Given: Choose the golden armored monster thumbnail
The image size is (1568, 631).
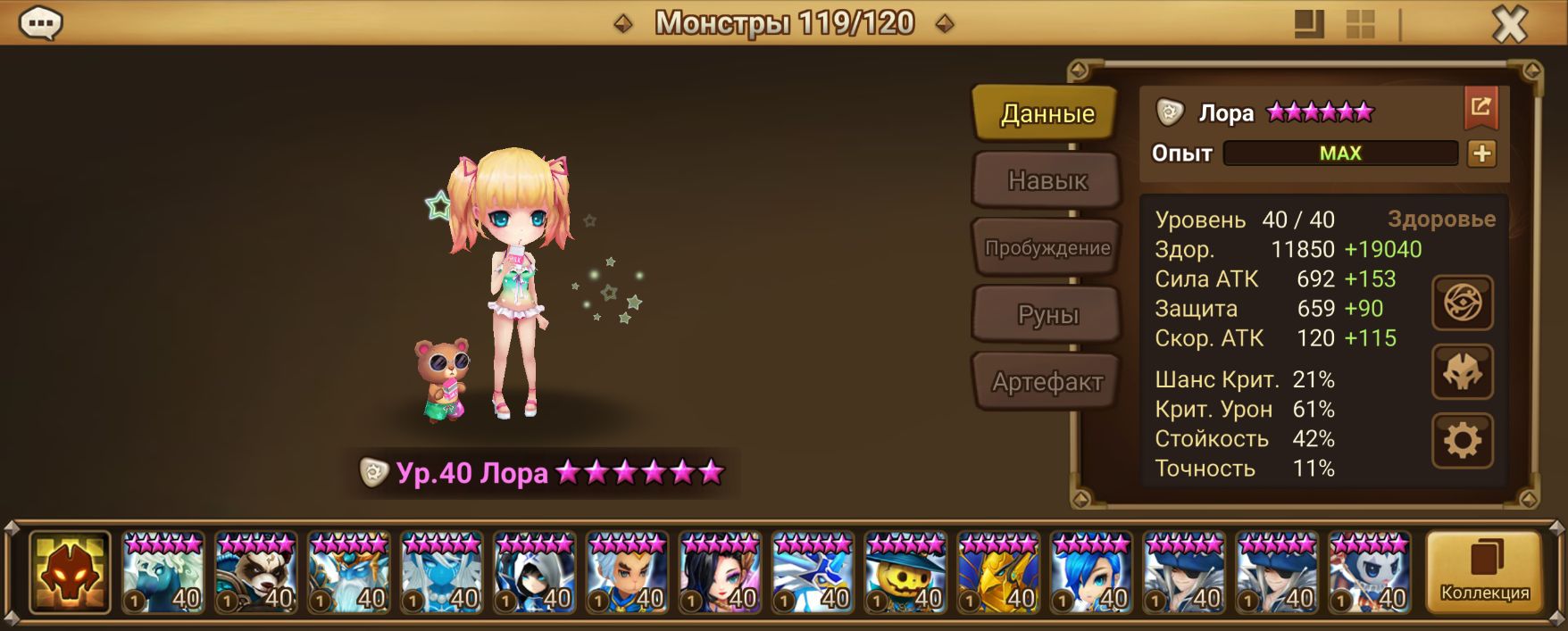Looking at the screenshot, I should click(x=998, y=572).
